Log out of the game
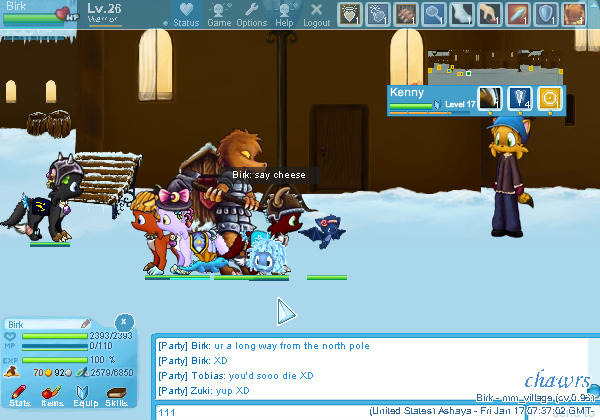The height and width of the screenshot is (420, 600). 316,14
